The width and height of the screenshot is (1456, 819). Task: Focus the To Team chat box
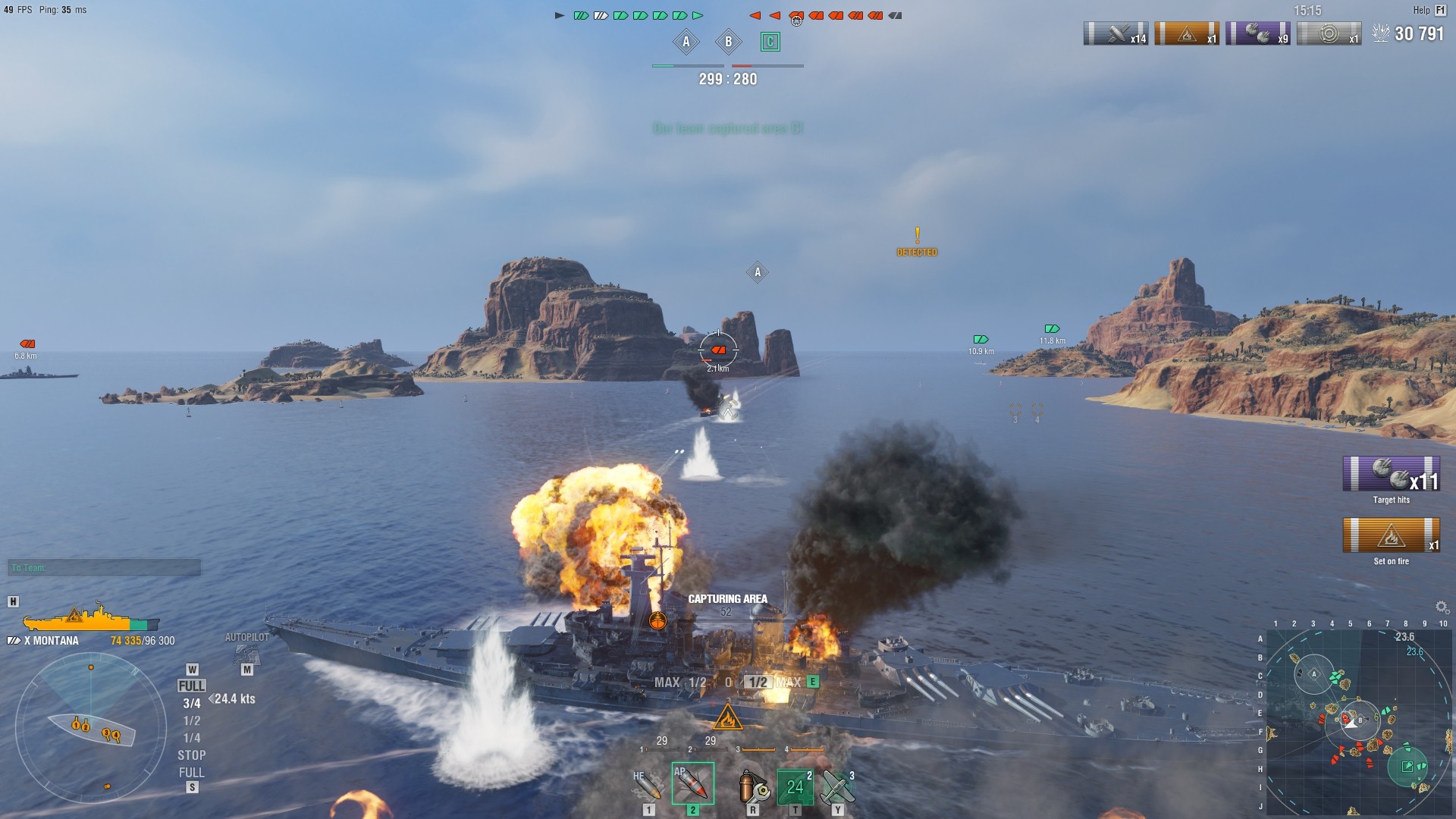(x=105, y=567)
